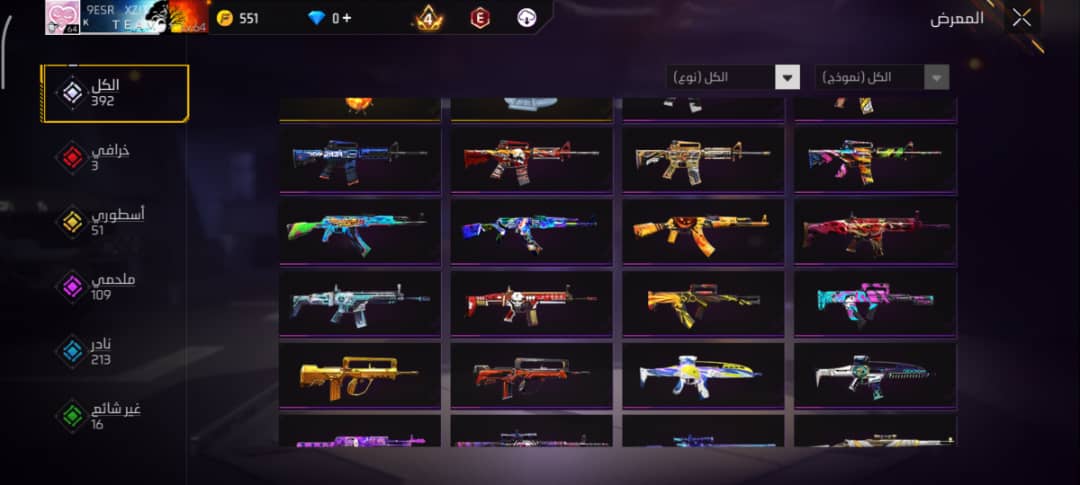Open the gold rank 4 badge
Image resolution: width=1080 pixels, height=485 pixels.
[x=428, y=18]
